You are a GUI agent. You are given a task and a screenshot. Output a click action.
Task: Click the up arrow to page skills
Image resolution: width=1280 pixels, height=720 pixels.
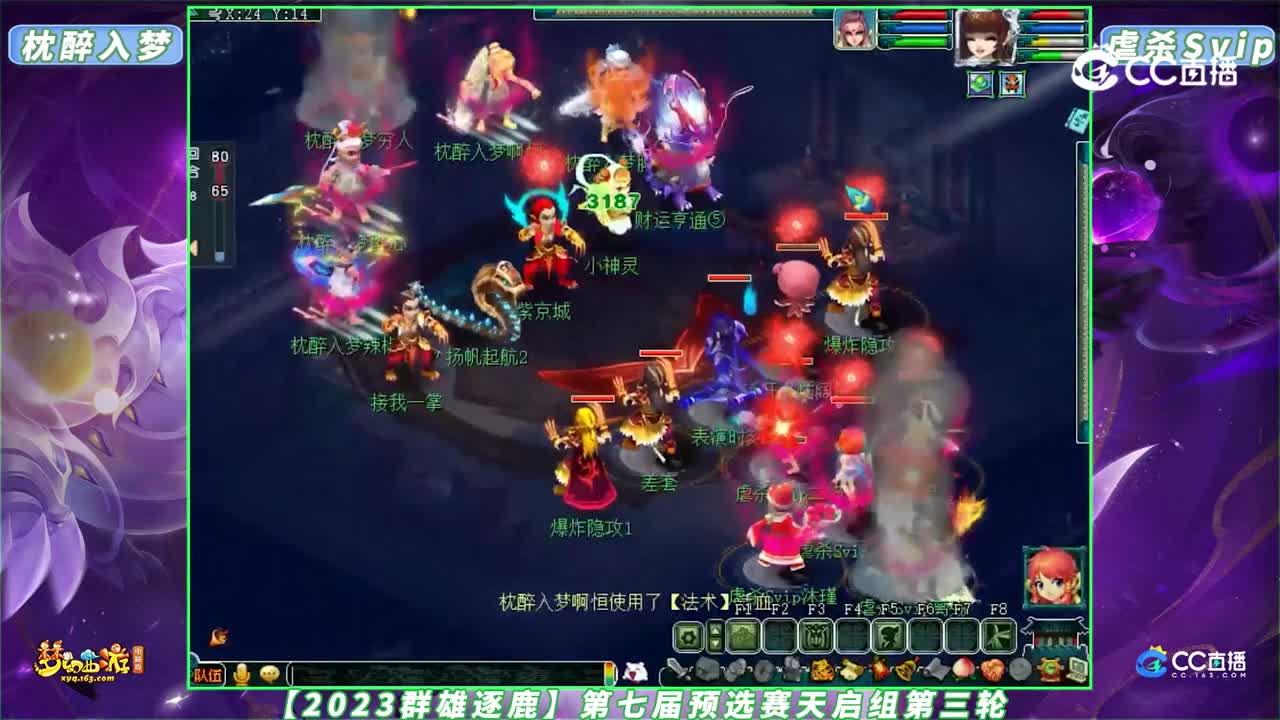(x=716, y=628)
